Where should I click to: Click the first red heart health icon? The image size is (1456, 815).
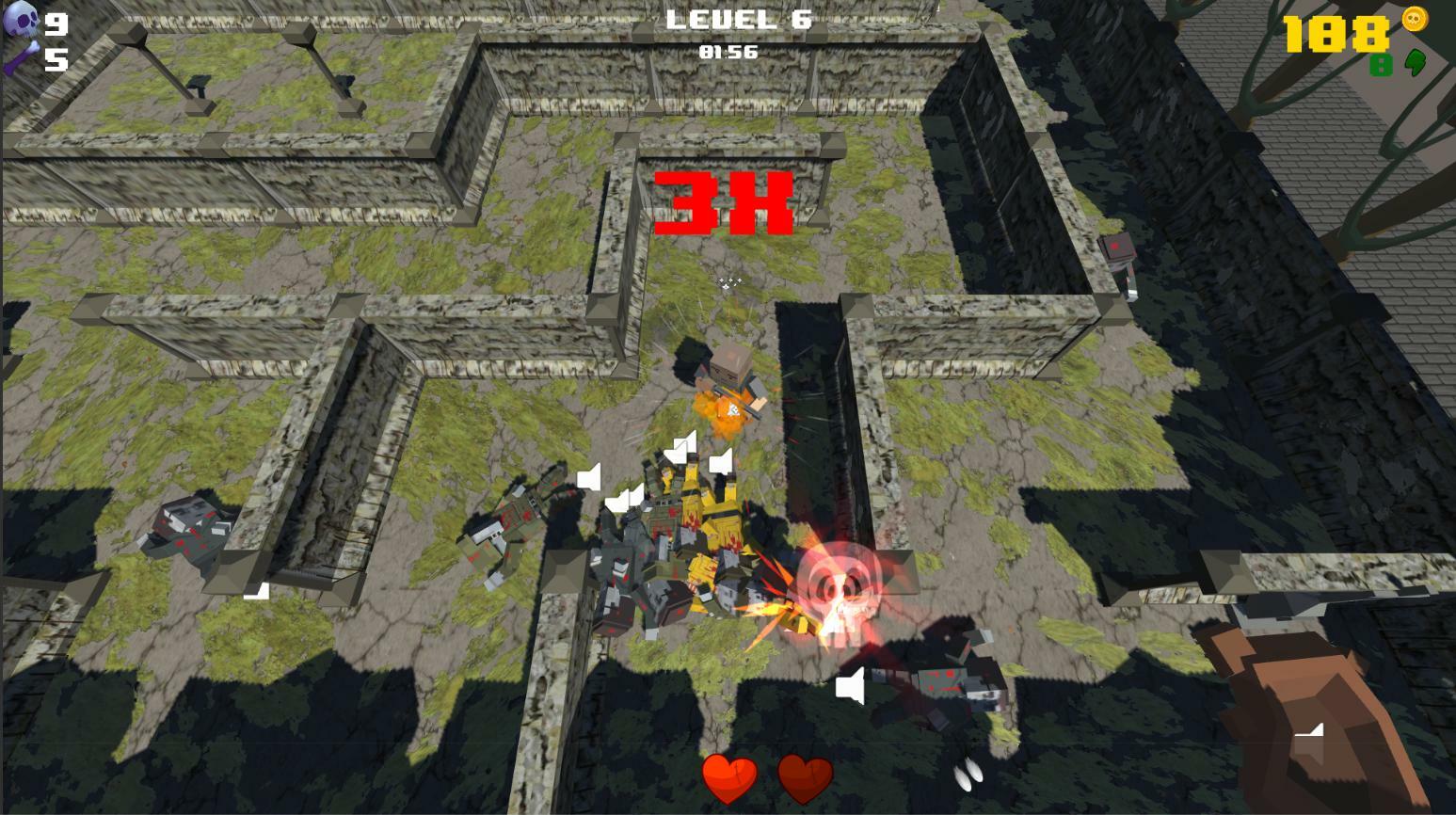729,779
